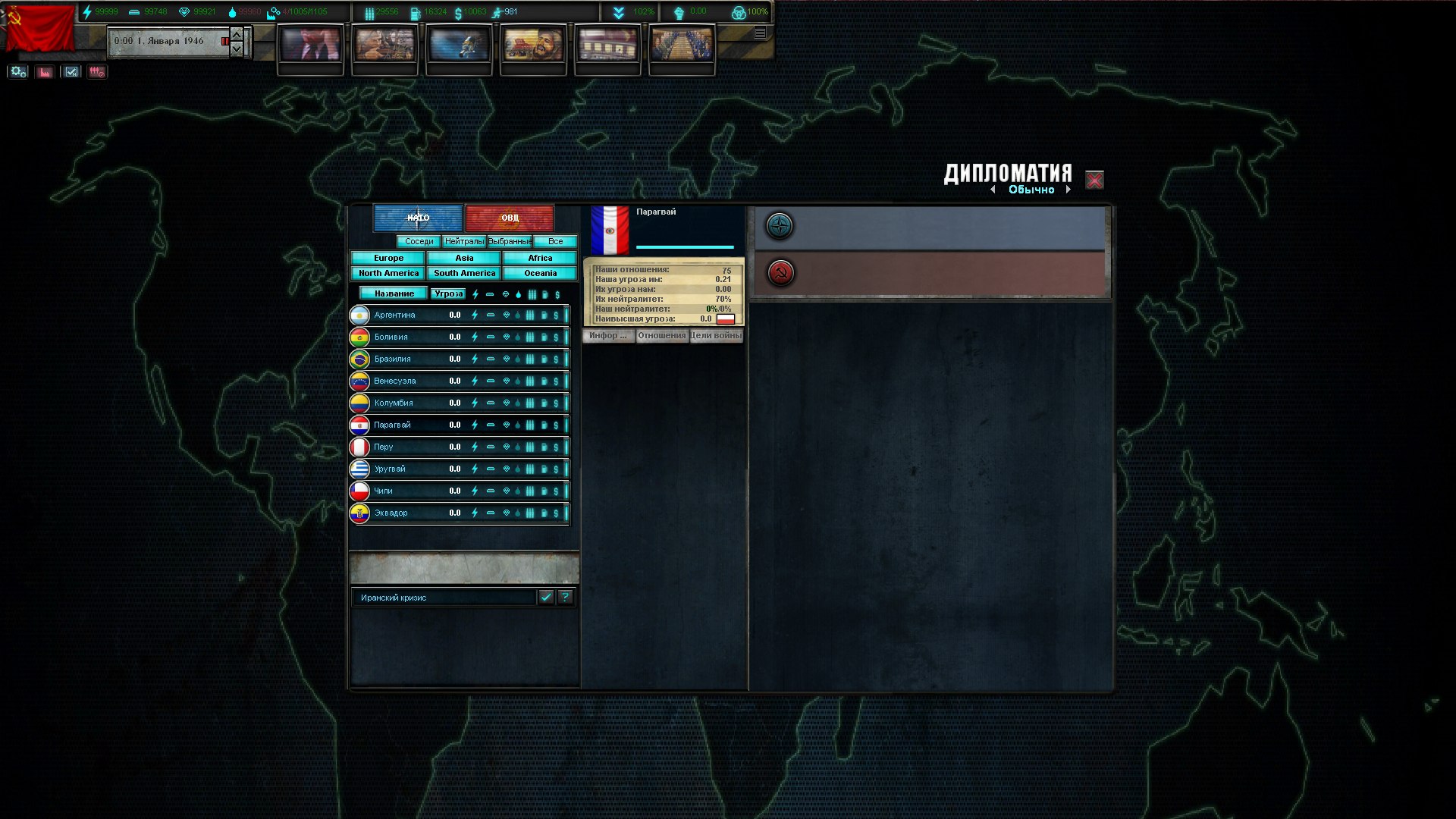Select the ОВД faction banner
The width and height of the screenshot is (1456, 819).
tap(510, 218)
